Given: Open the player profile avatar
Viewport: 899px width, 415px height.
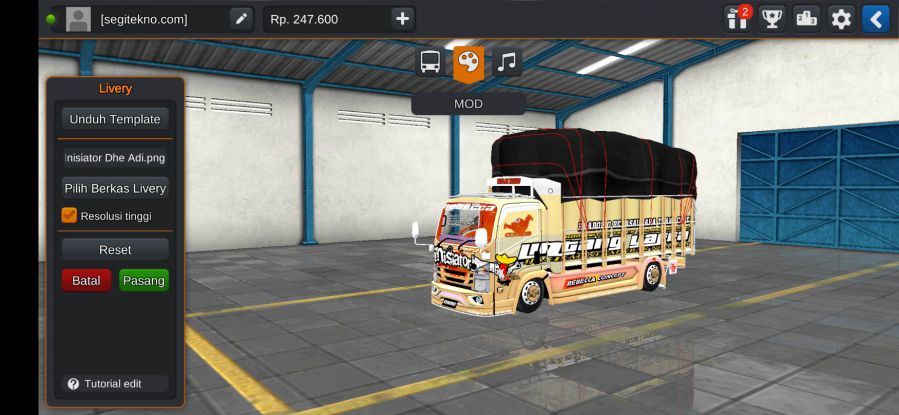Looking at the screenshot, I should (x=78, y=18).
